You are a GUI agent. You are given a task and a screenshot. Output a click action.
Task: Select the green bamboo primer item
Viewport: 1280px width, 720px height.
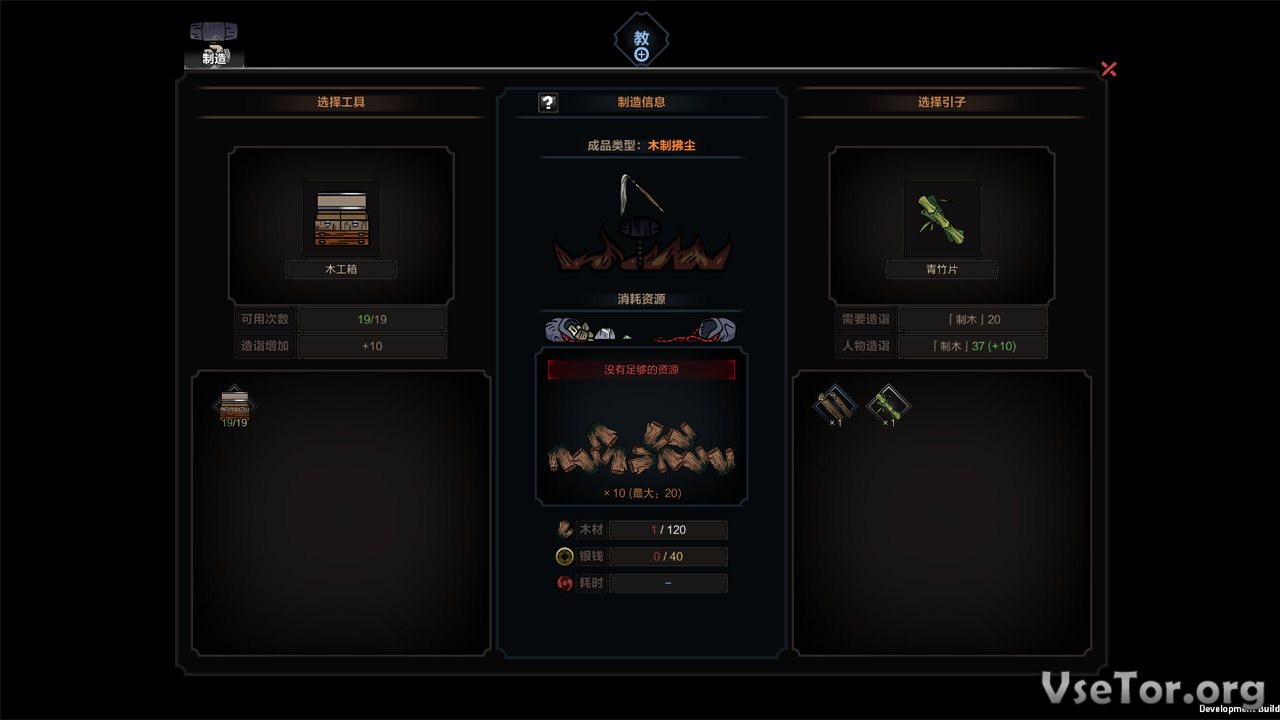(x=888, y=402)
